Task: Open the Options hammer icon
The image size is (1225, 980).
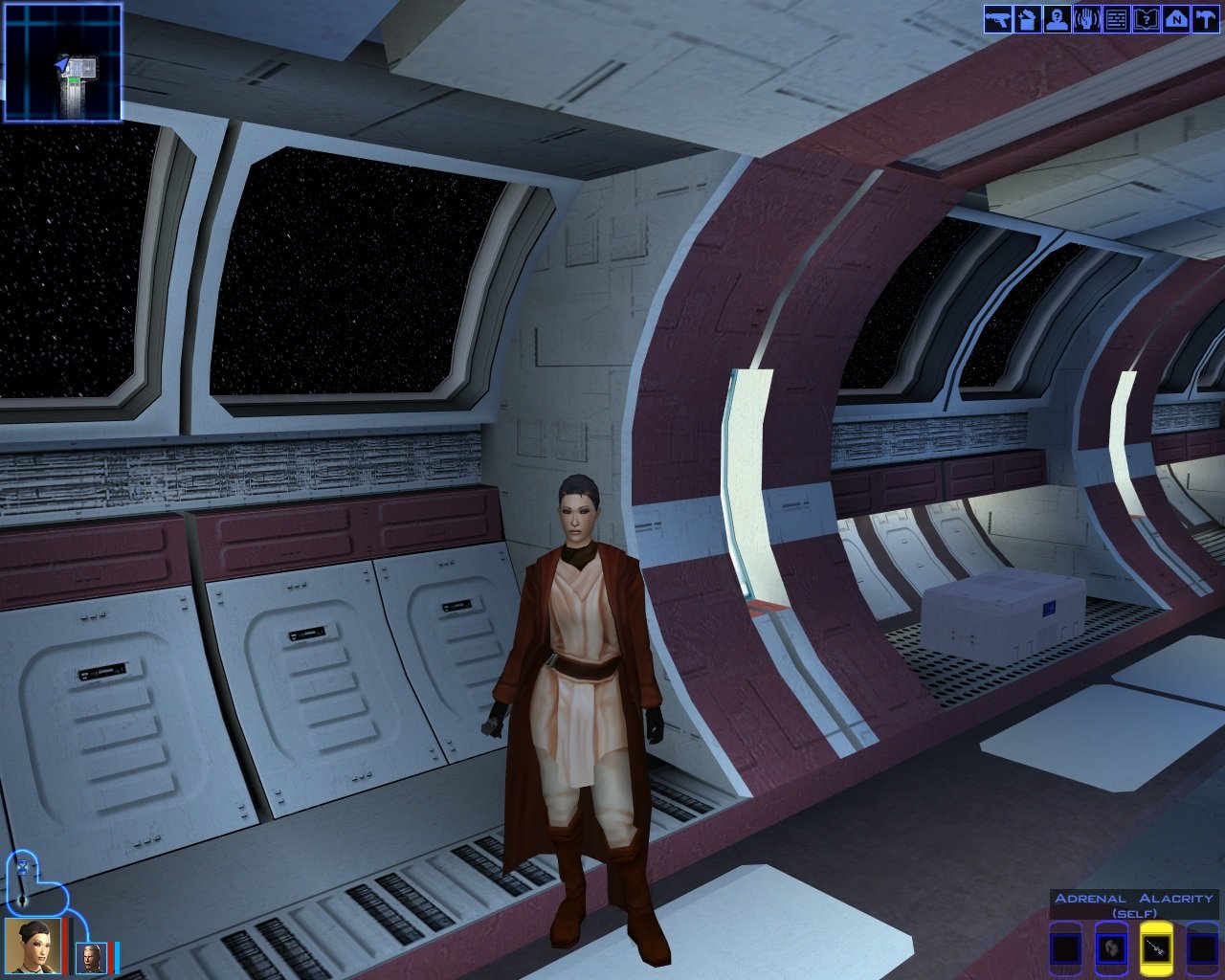Action: click(1204, 19)
